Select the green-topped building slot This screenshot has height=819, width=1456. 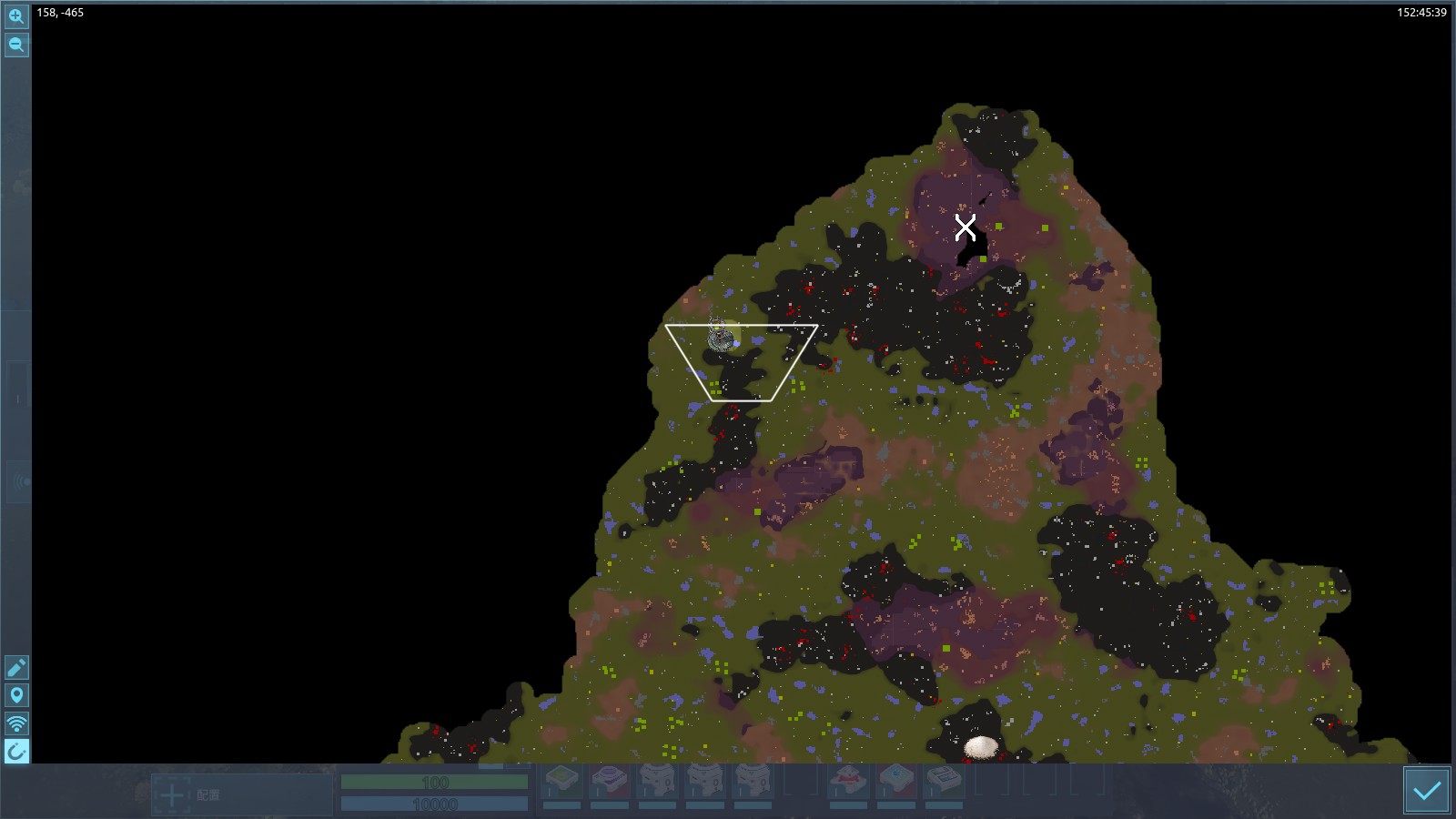[561, 782]
